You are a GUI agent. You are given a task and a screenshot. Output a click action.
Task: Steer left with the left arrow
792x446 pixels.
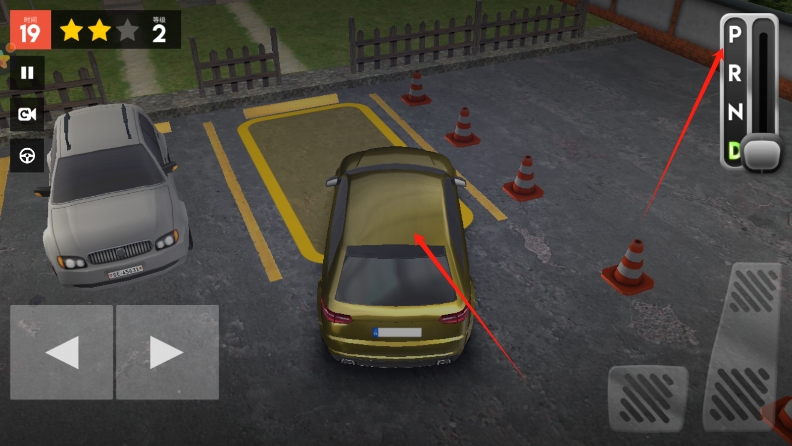[x=61, y=352]
